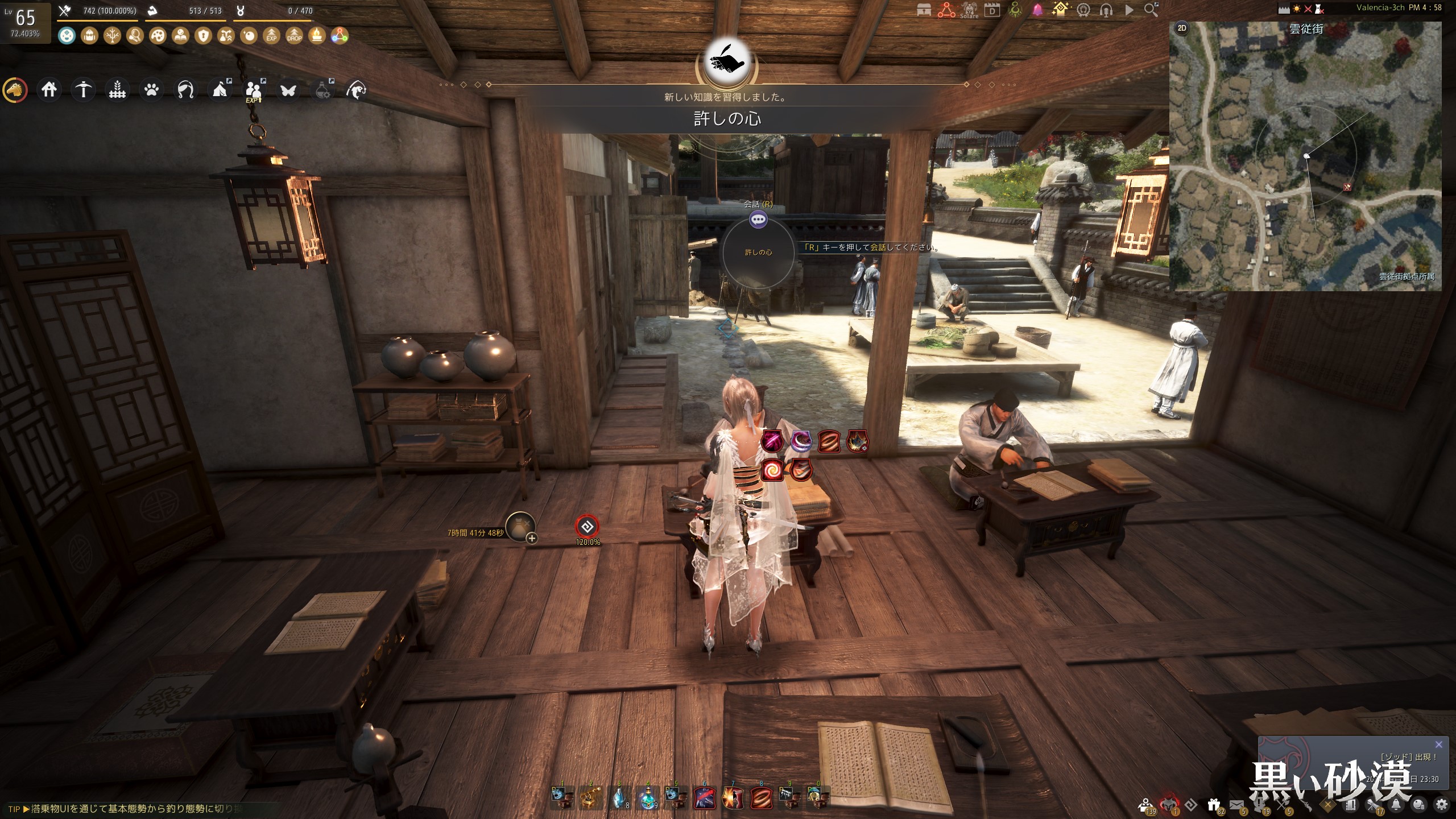Click the red 120.0% diamond icon
1456x819 pixels.
point(587,527)
